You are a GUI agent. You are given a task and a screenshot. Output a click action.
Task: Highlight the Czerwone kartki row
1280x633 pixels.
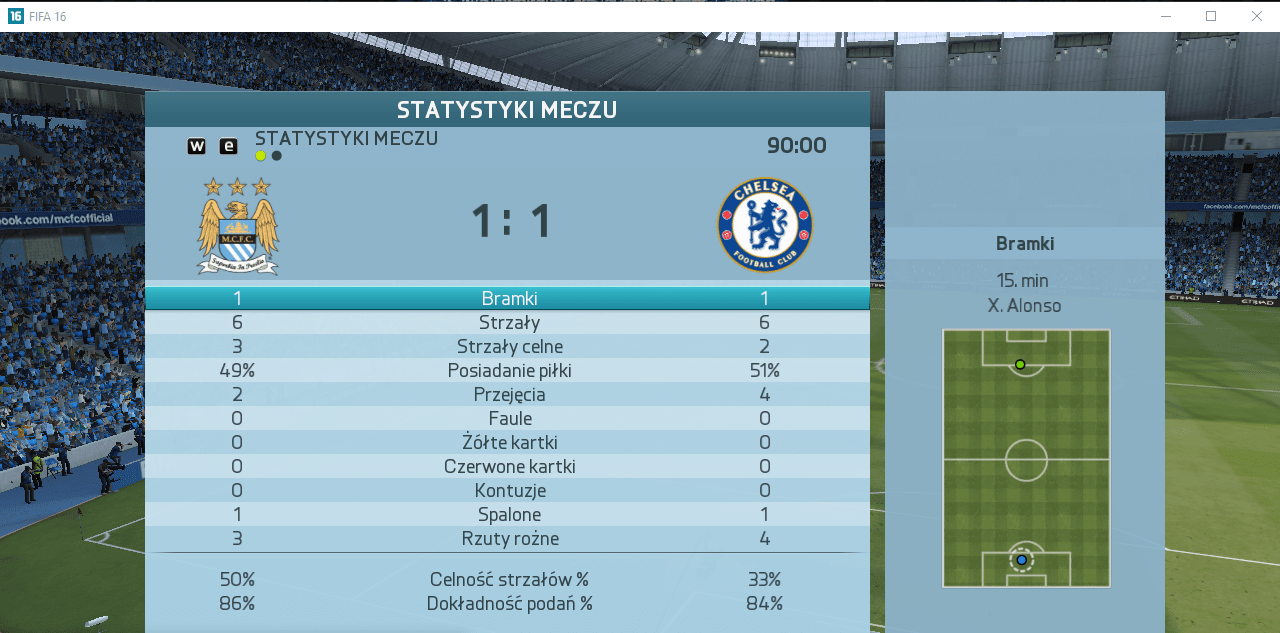coord(508,466)
